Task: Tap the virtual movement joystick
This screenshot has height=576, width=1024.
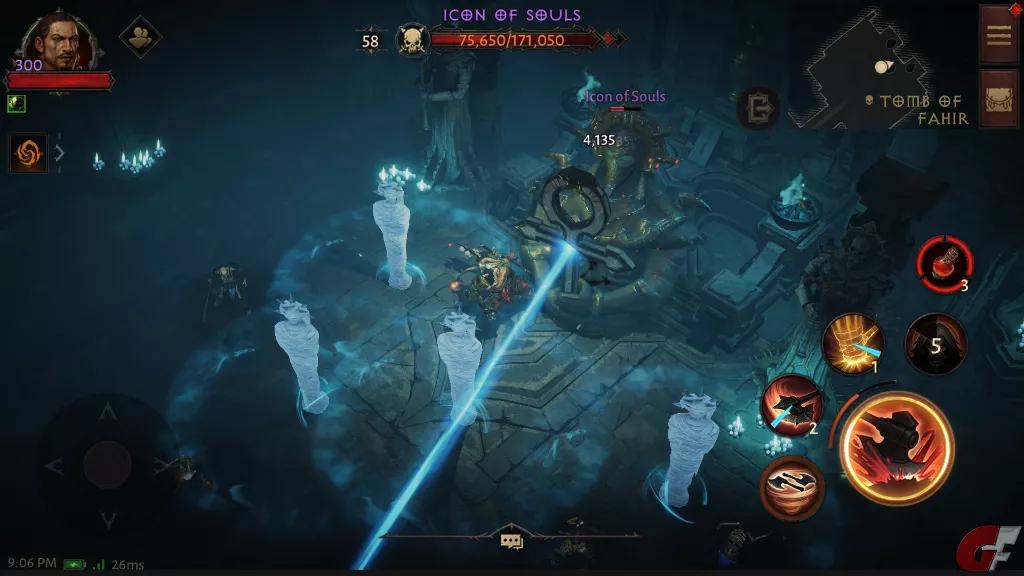Action: [x=107, y=464]
